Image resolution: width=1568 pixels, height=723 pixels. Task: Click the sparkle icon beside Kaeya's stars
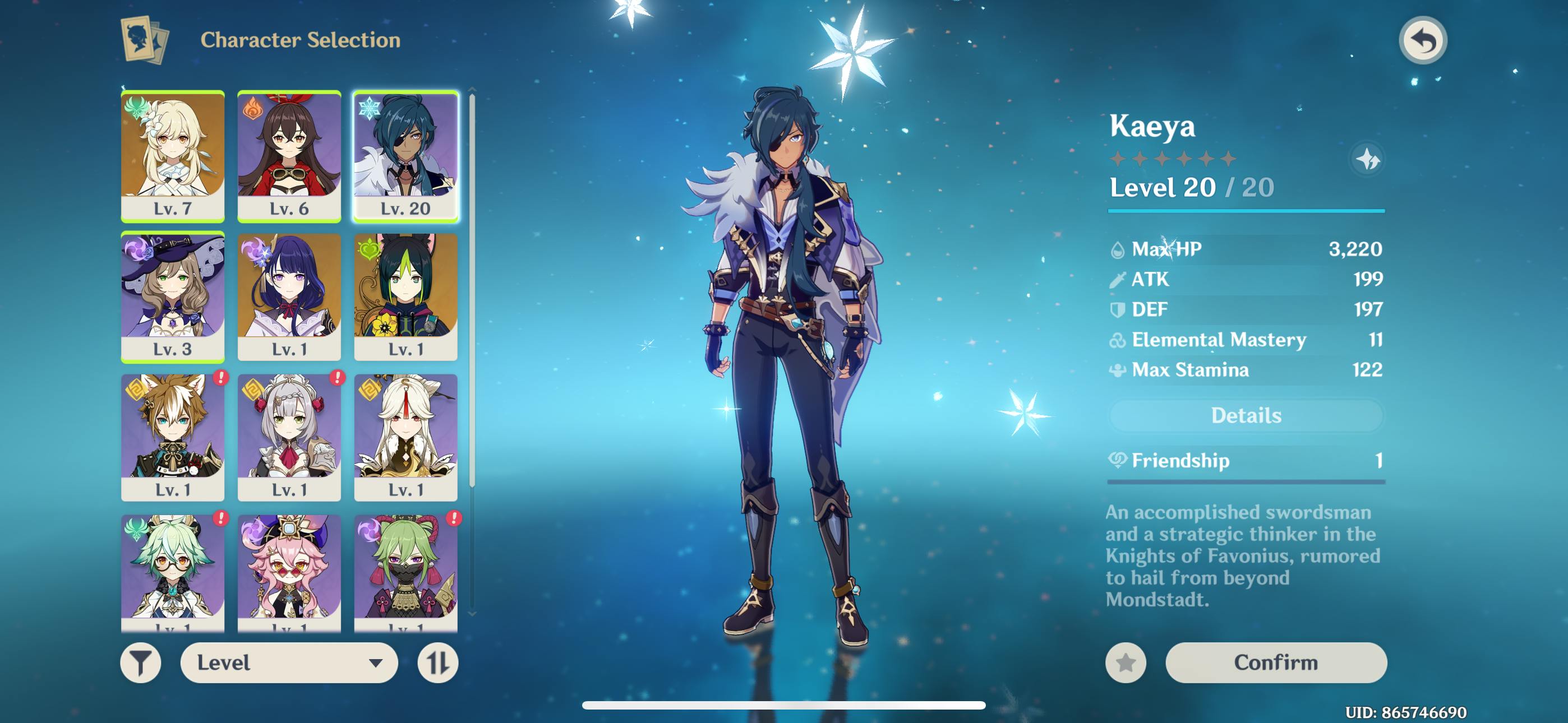(1367, 159)
